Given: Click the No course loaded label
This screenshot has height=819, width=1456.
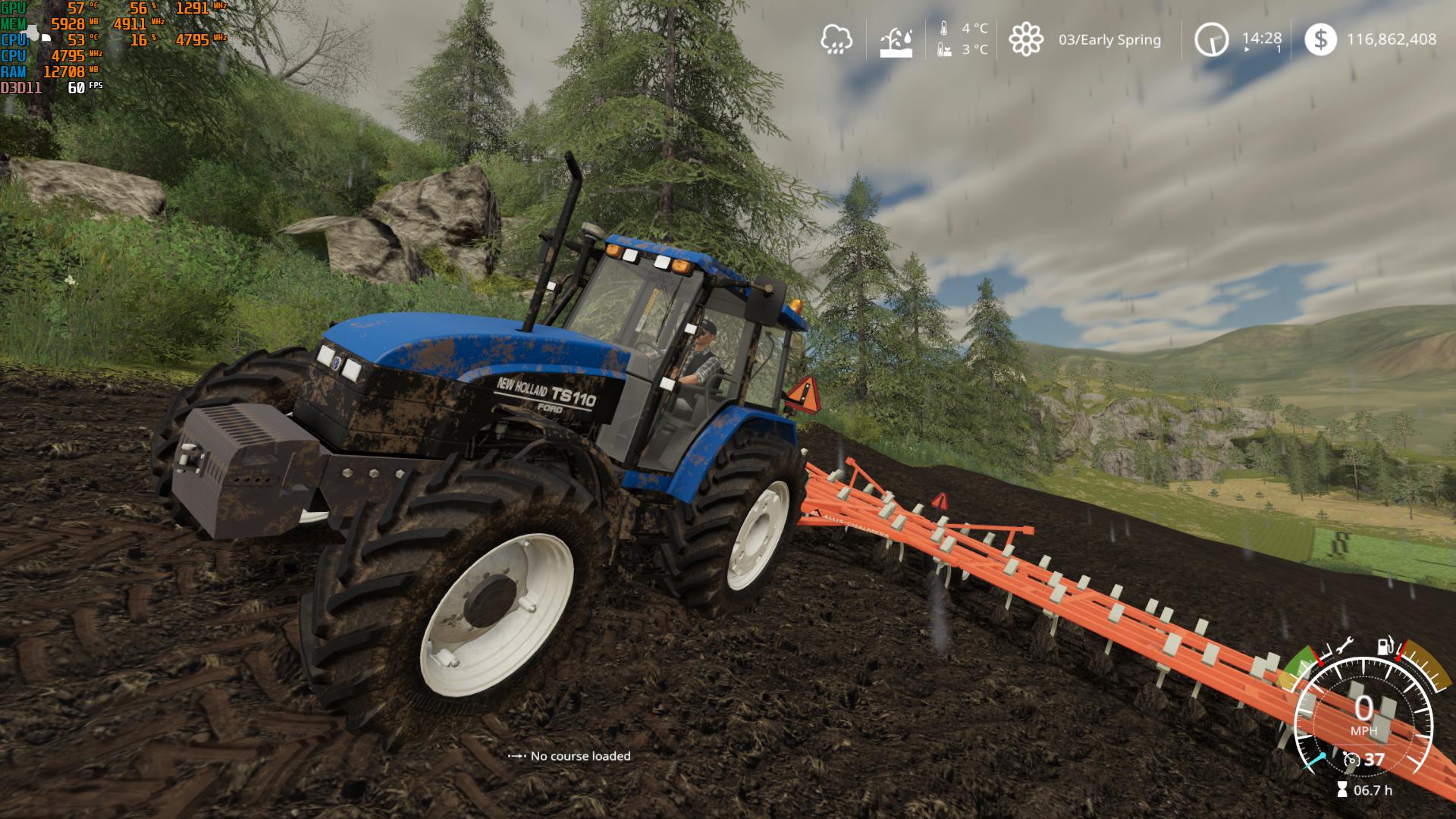Looking at the screenshot, I should point(581,756).
